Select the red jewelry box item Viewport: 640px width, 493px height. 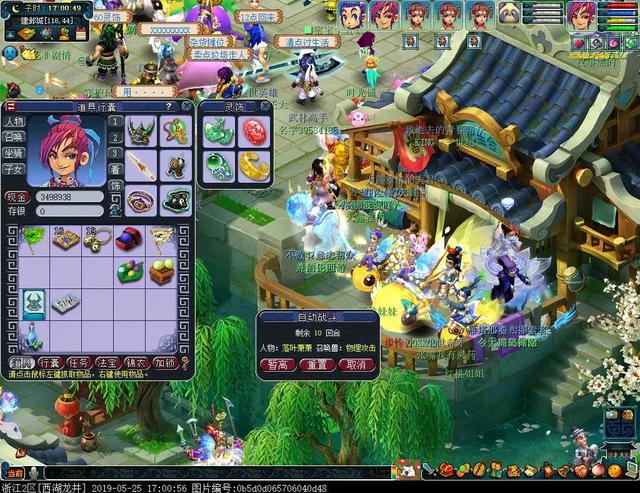(x=127, y=239)
